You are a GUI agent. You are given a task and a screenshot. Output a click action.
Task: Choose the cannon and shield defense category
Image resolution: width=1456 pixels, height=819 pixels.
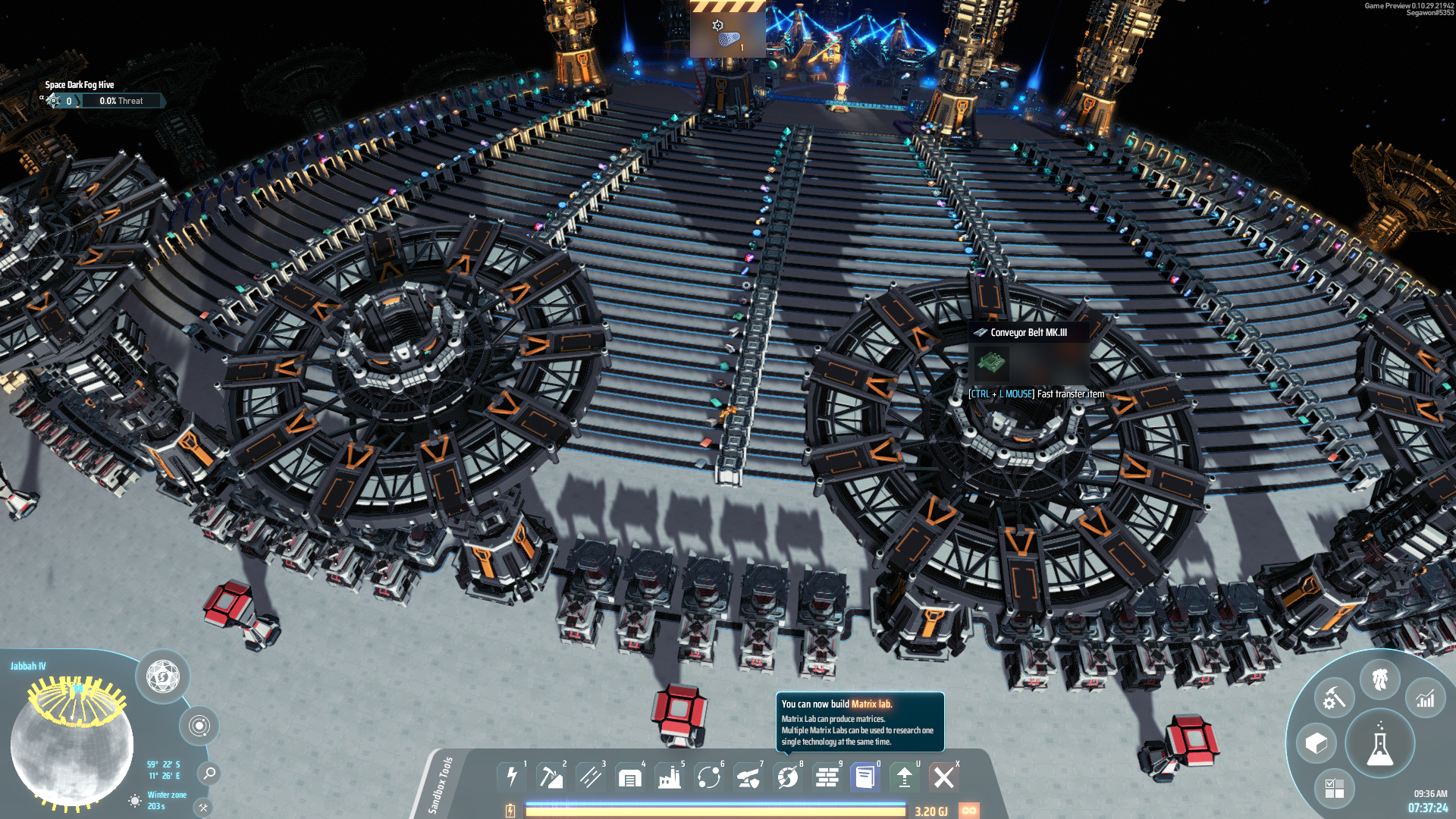pos(748,777)
